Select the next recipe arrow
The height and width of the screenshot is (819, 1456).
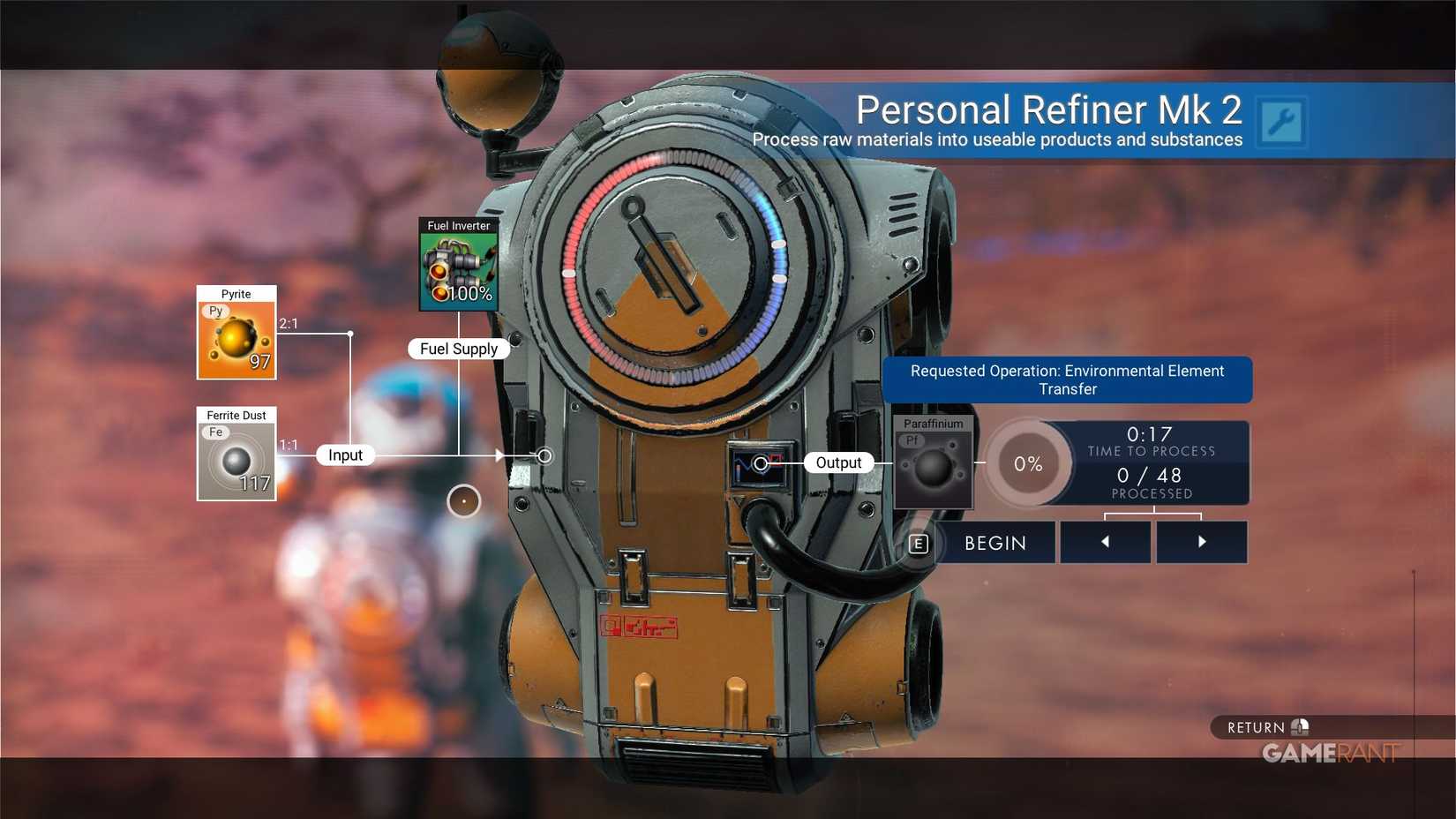(x=1201, y=542)
